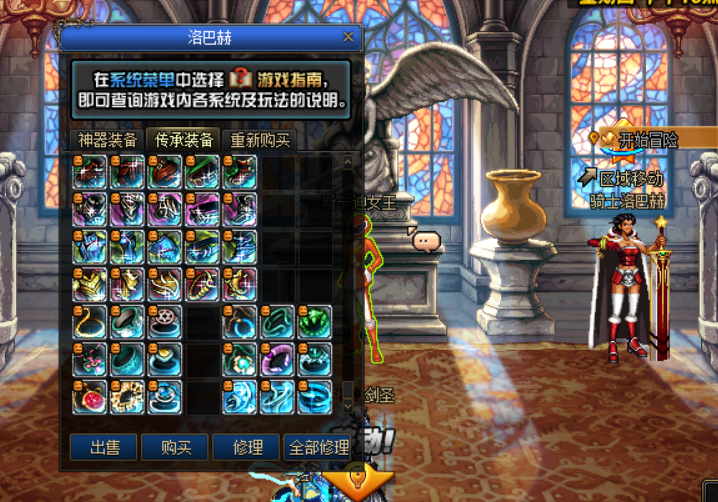Click the shop list scroll-down arrow
The height and width of the screenshot is (502, 718).
(x=347, y=406)
